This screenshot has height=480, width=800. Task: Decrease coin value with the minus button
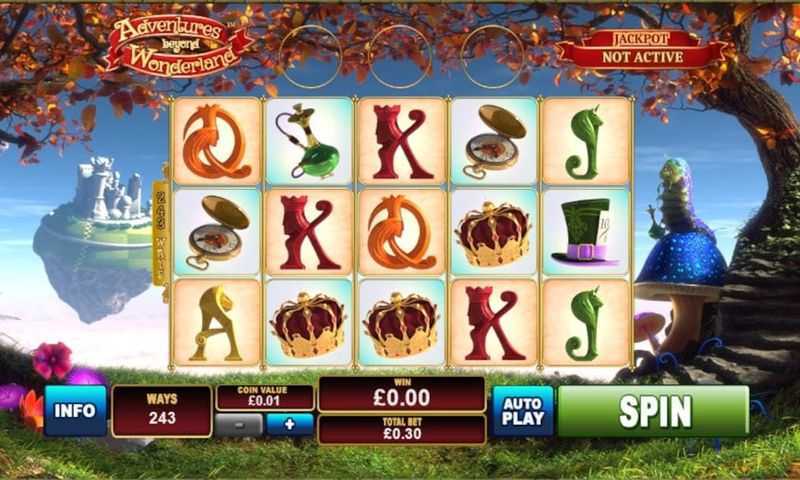tap(240, 424)
